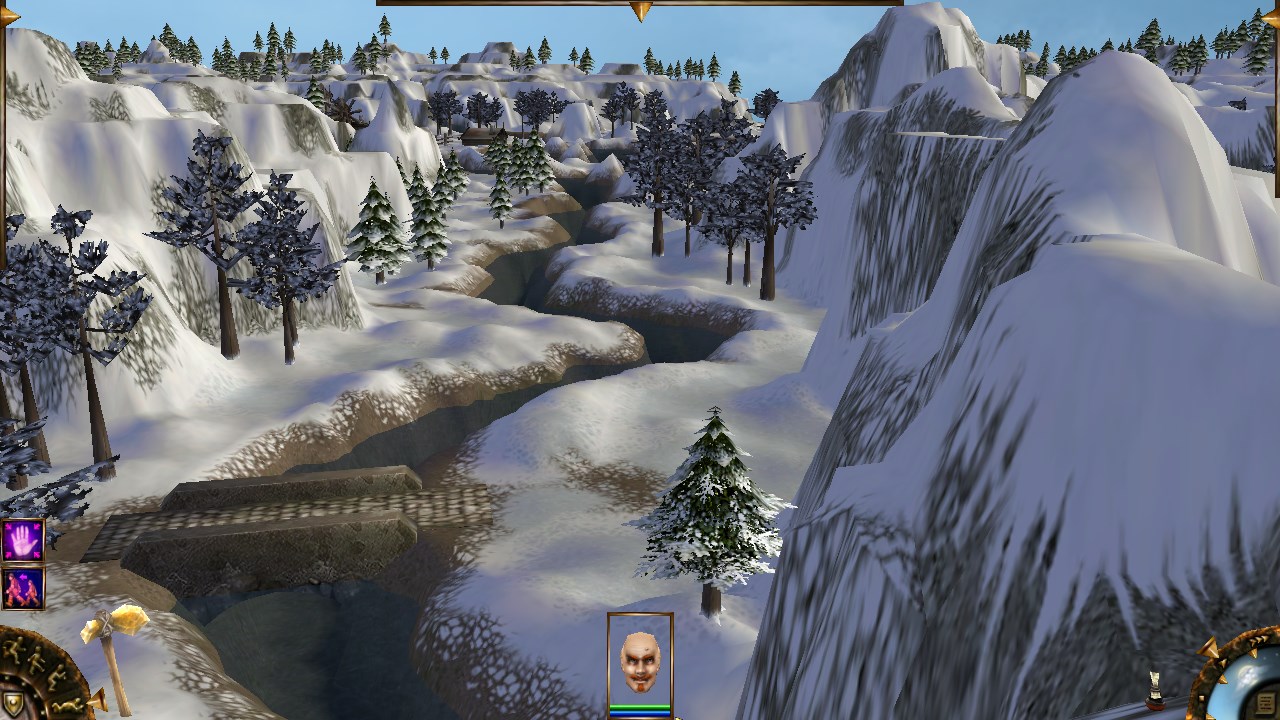
Task: Activate the purple open-hand spell icon
Action: [22, 541]
